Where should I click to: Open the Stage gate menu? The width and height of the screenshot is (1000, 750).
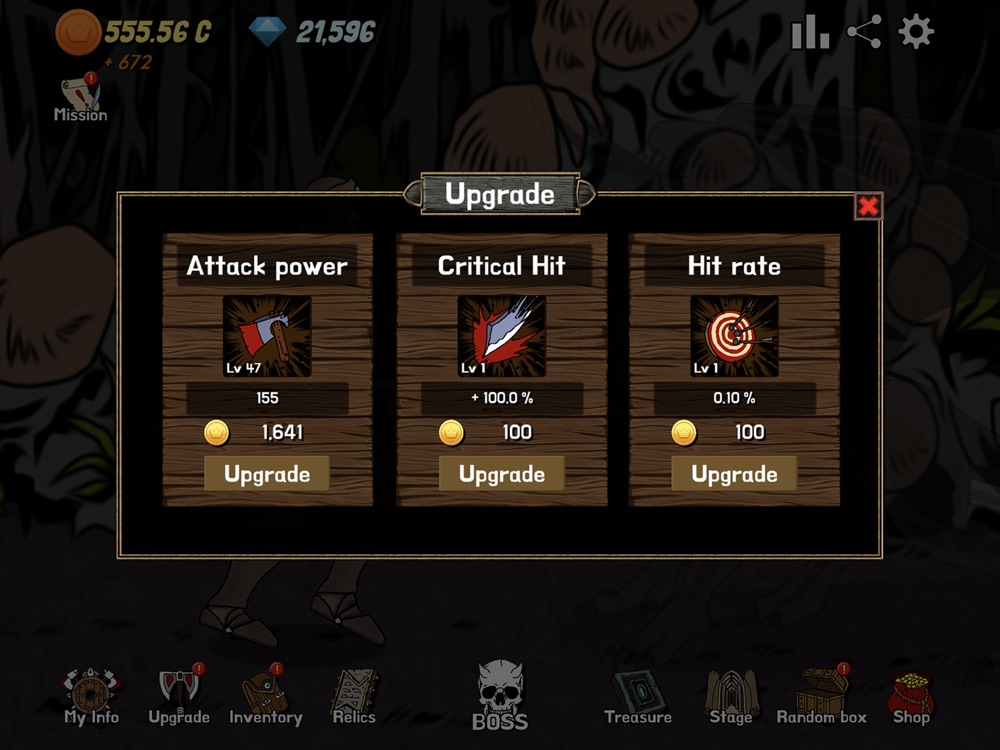[731, 697]
